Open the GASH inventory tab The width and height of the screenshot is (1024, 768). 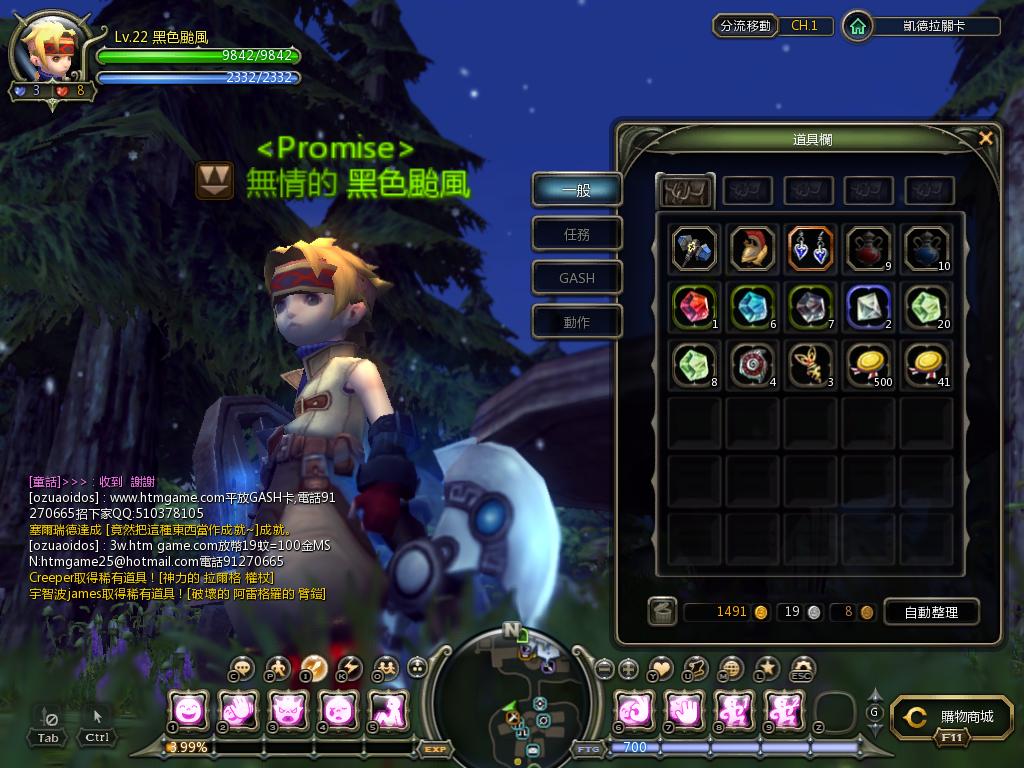(577, 278)
